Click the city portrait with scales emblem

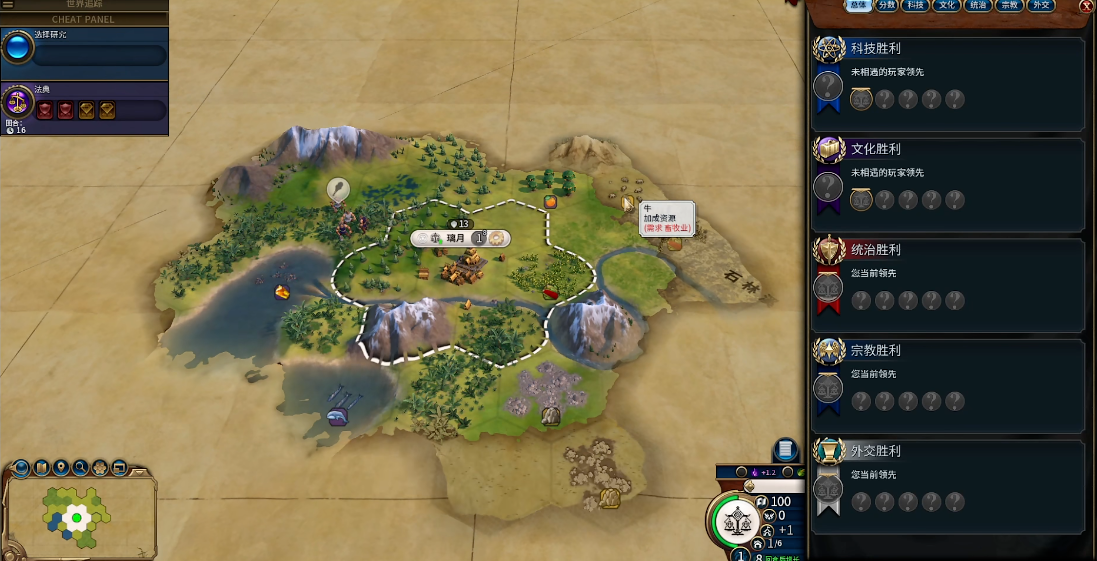click(738, 519)
